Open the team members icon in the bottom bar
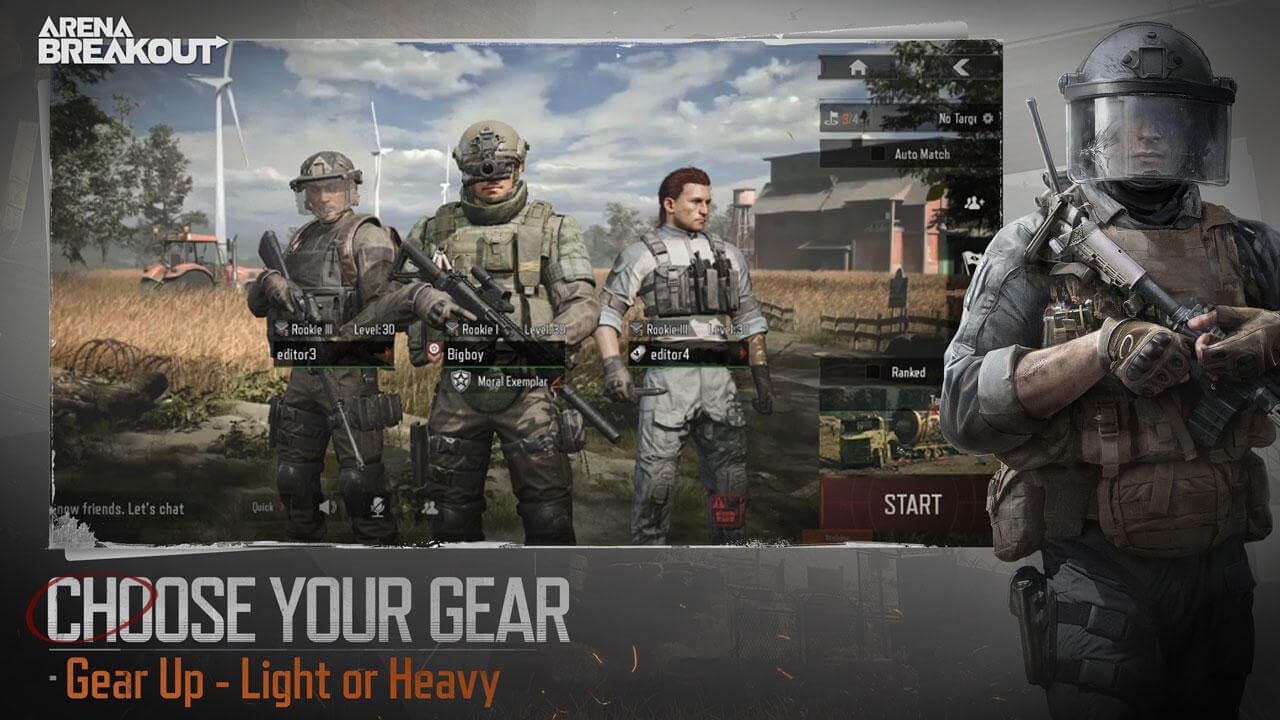Viewport: 1280px width, 720px height. point(431,509)
